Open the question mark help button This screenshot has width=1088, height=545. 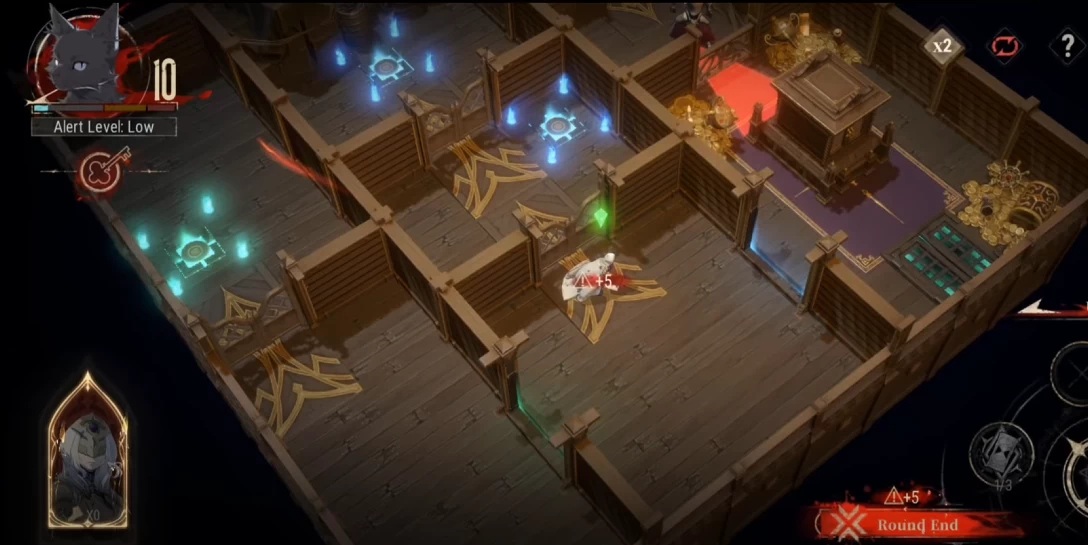click(1066, 46)
